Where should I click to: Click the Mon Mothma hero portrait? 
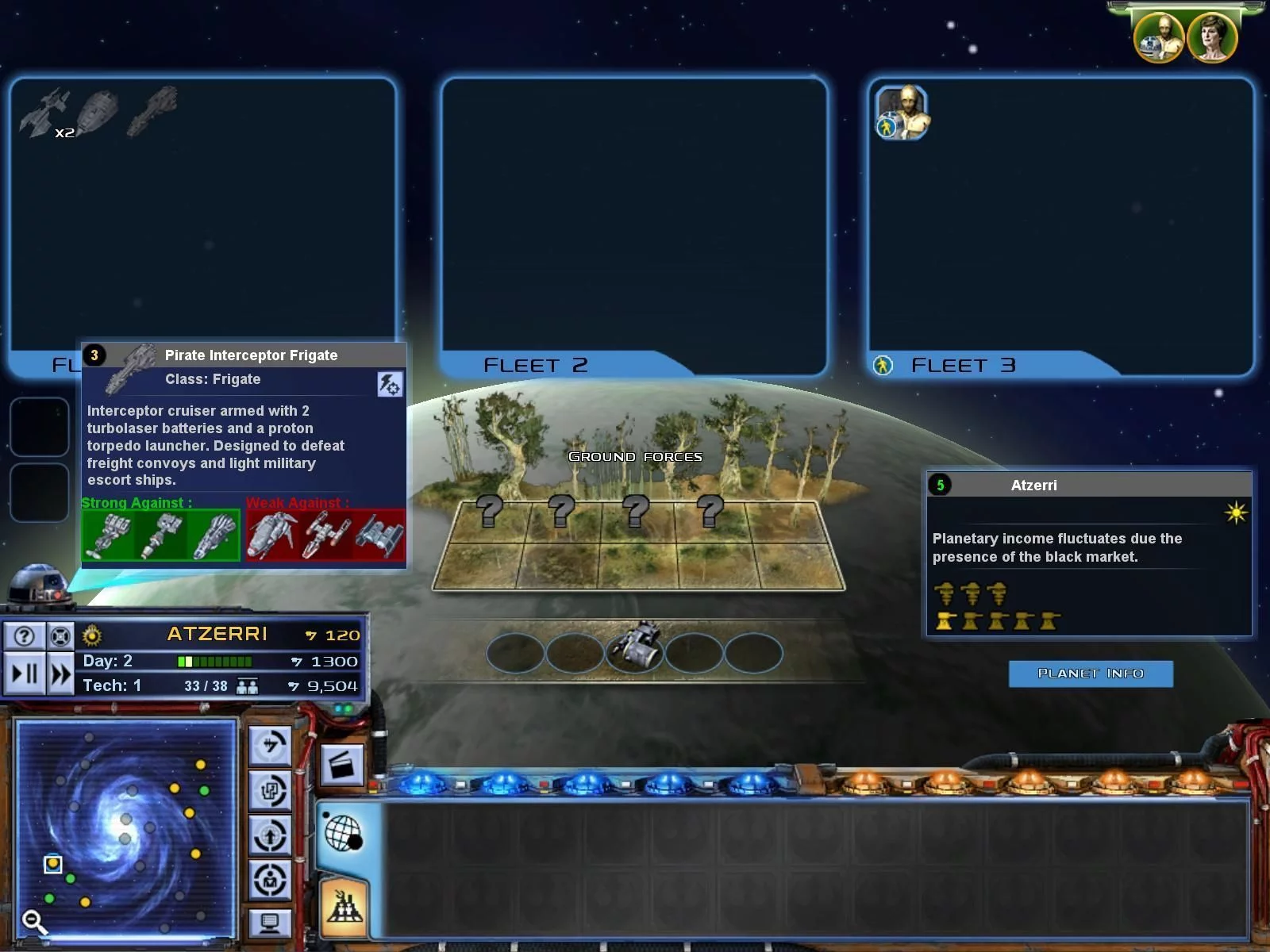pyautogui.click(x=1212, y=38)
